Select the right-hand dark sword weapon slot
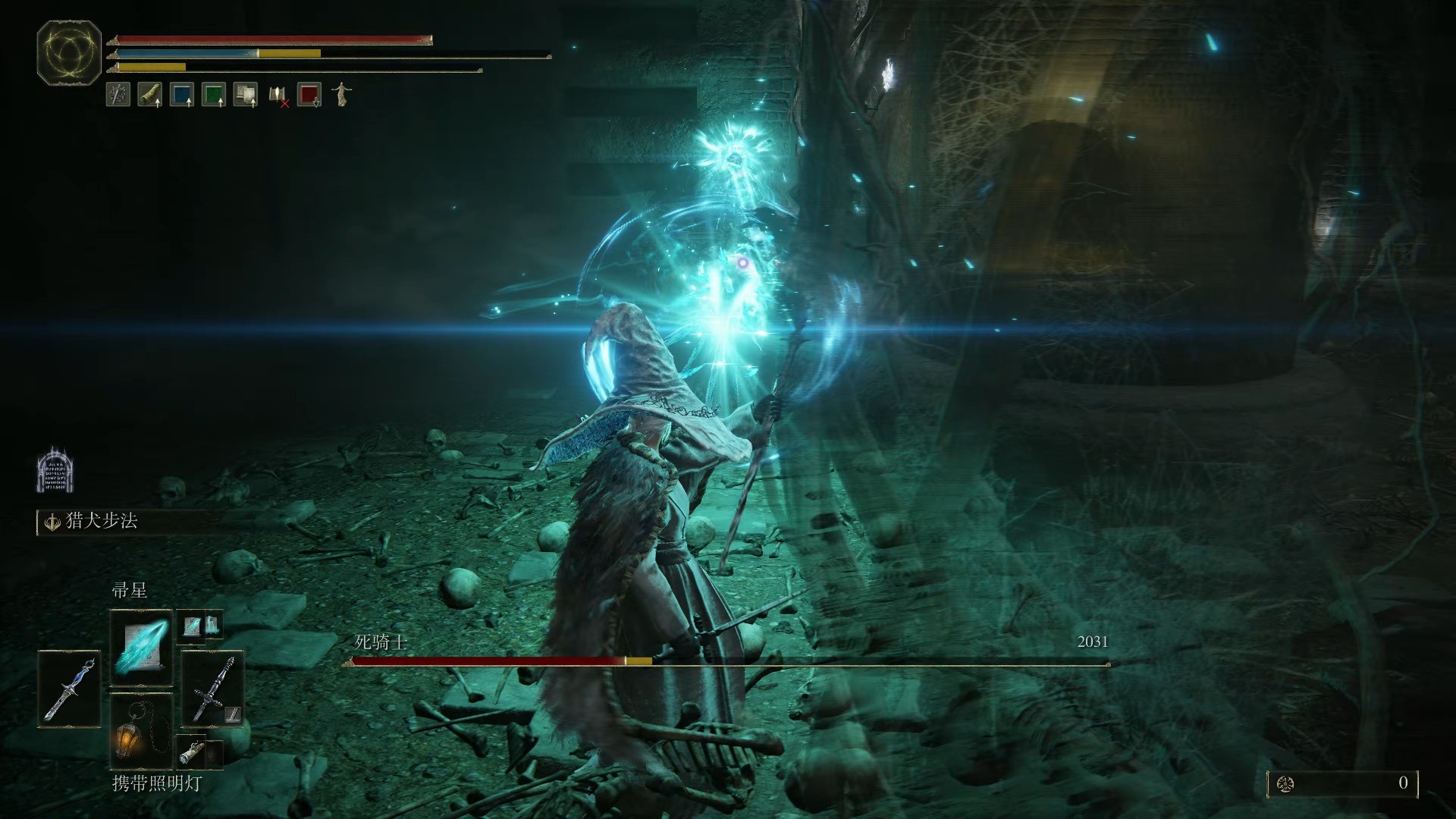 pyautogui.click(x=212, y=689)
